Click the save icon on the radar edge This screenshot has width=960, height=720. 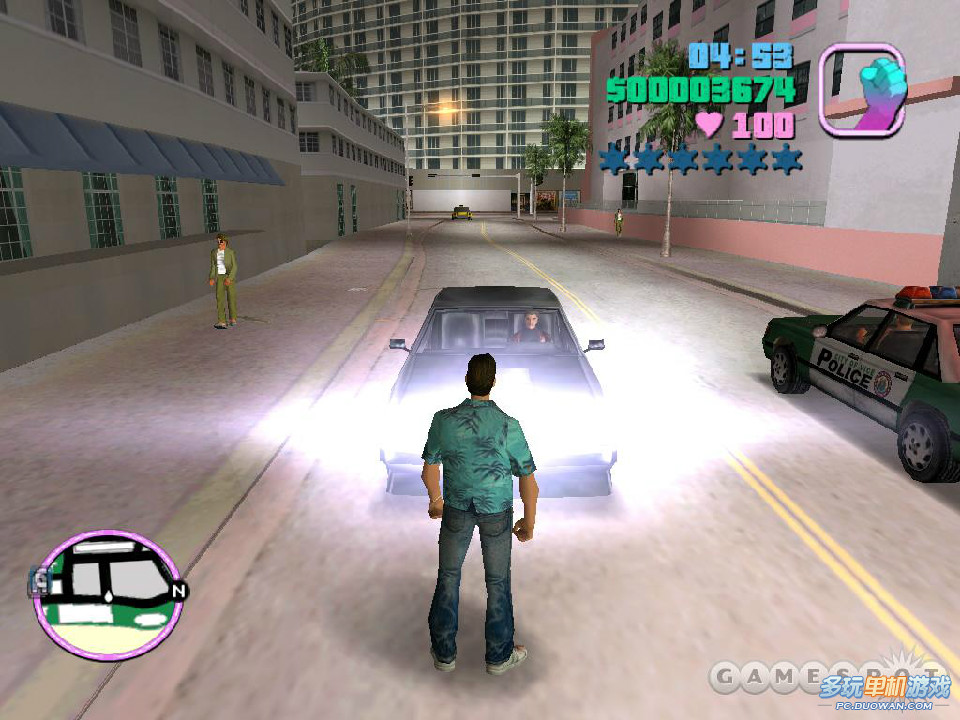click(41, 582)
